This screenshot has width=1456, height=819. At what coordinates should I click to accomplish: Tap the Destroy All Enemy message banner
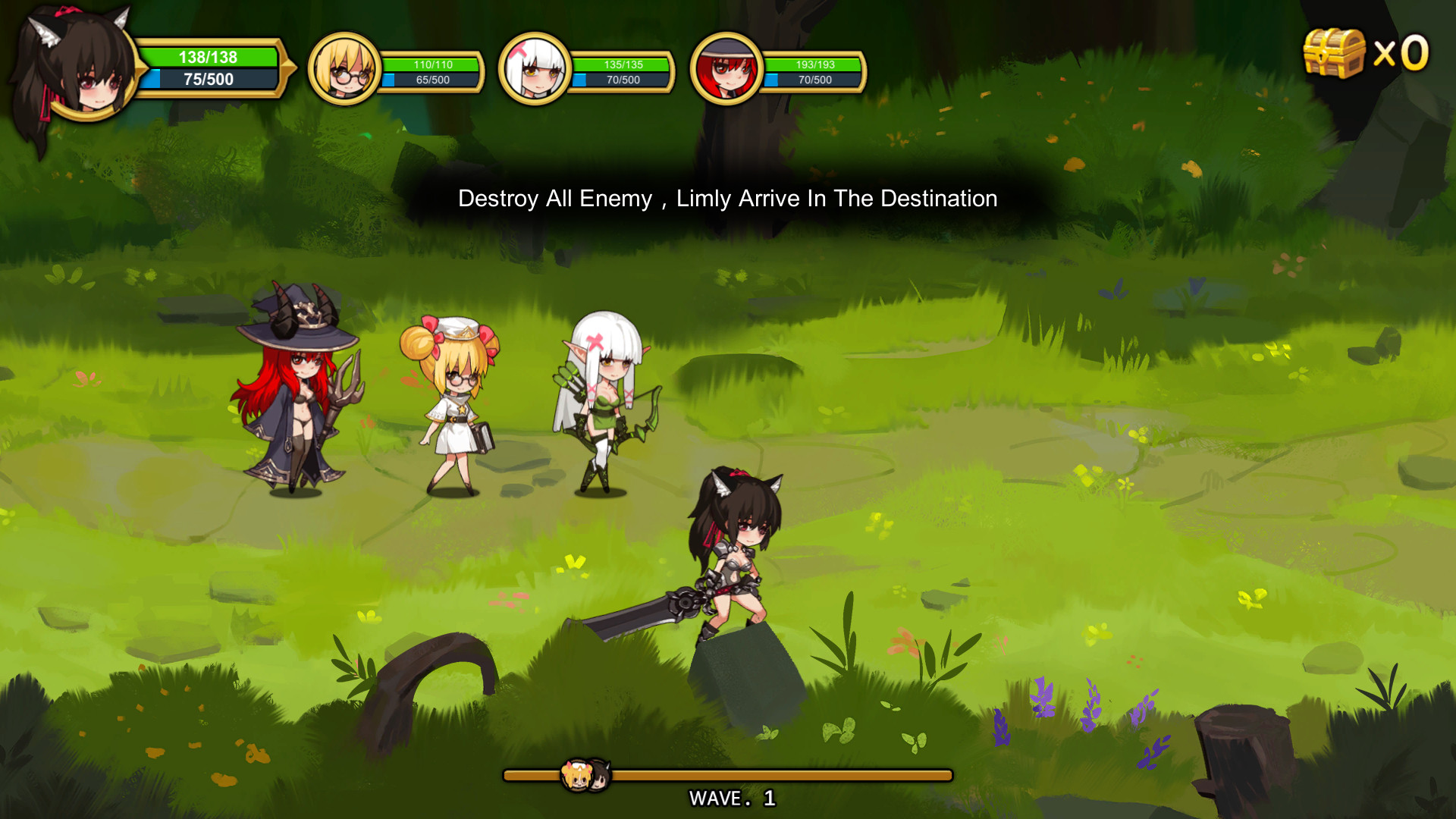click(x=726, y=199)
